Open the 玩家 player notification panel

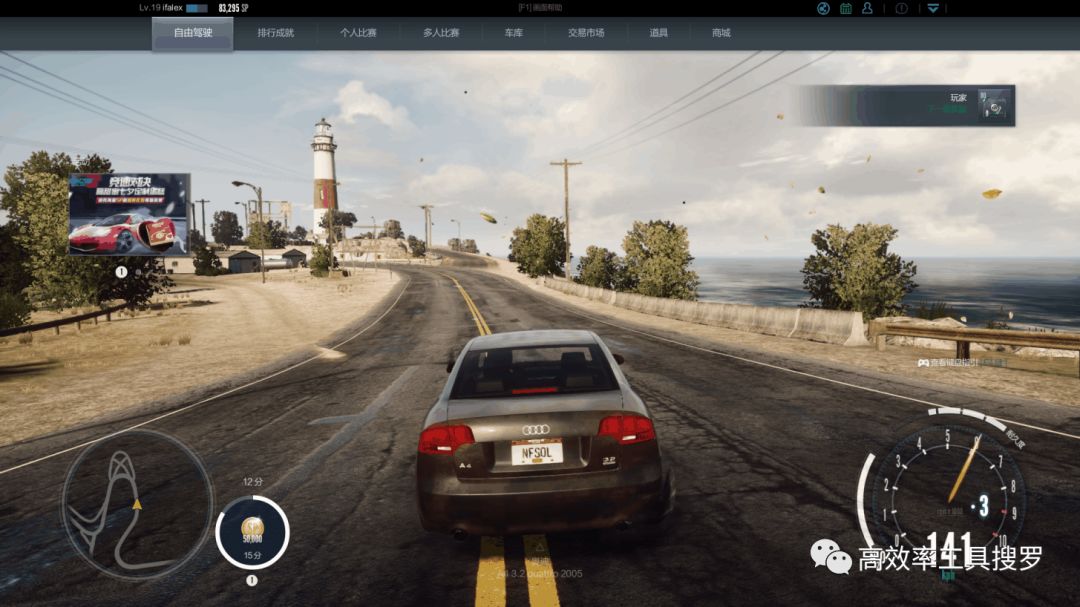905,105
